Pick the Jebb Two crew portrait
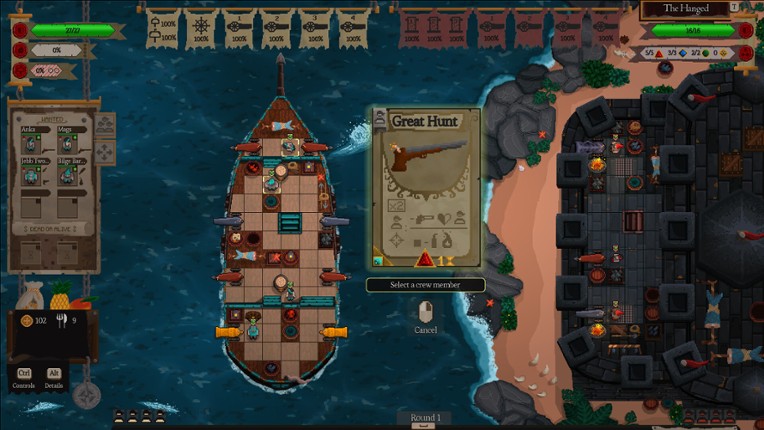 31,174
